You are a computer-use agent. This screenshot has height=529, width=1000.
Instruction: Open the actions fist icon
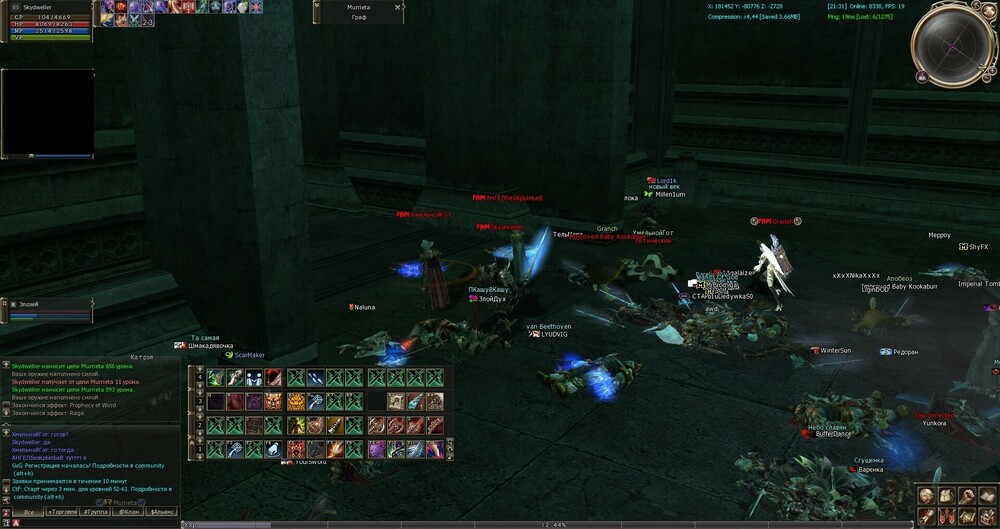click(x=966, y=496)
